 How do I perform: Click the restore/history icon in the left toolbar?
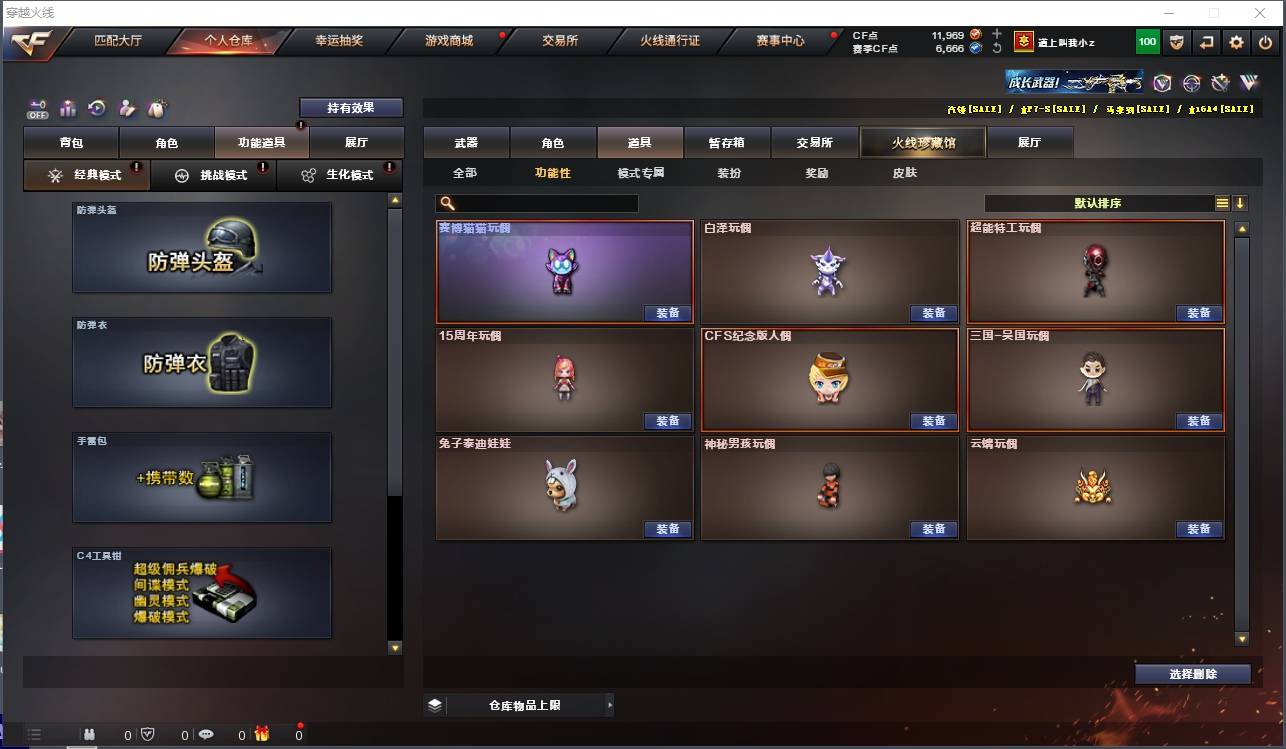[96, 108]
